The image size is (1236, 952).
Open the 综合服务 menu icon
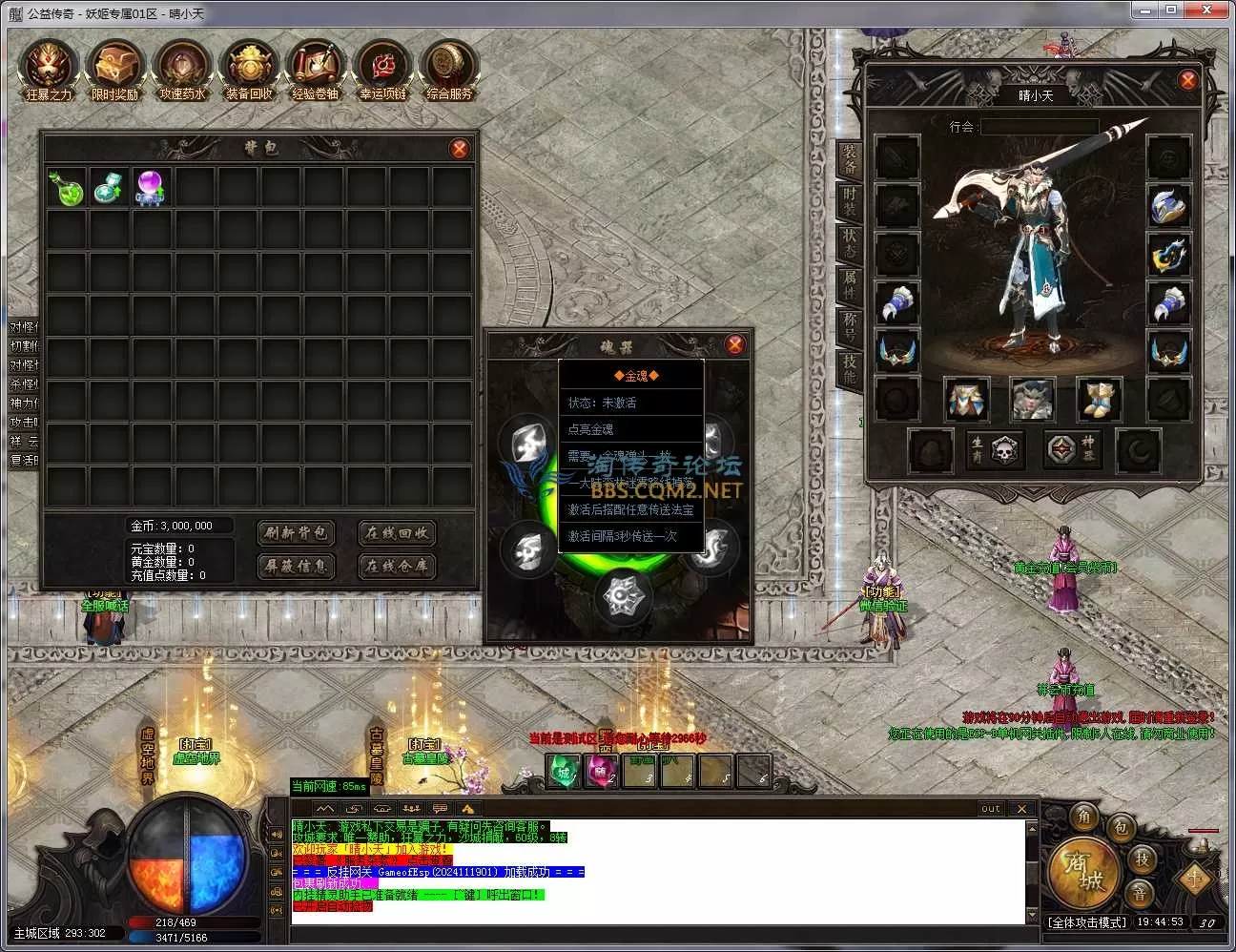click(449, 67)
